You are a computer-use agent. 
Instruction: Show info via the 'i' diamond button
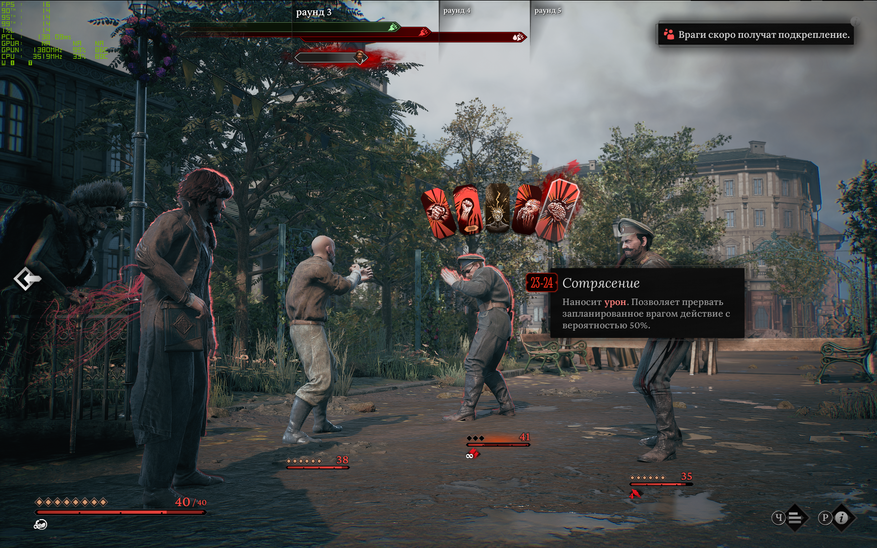tap(843, 517)
